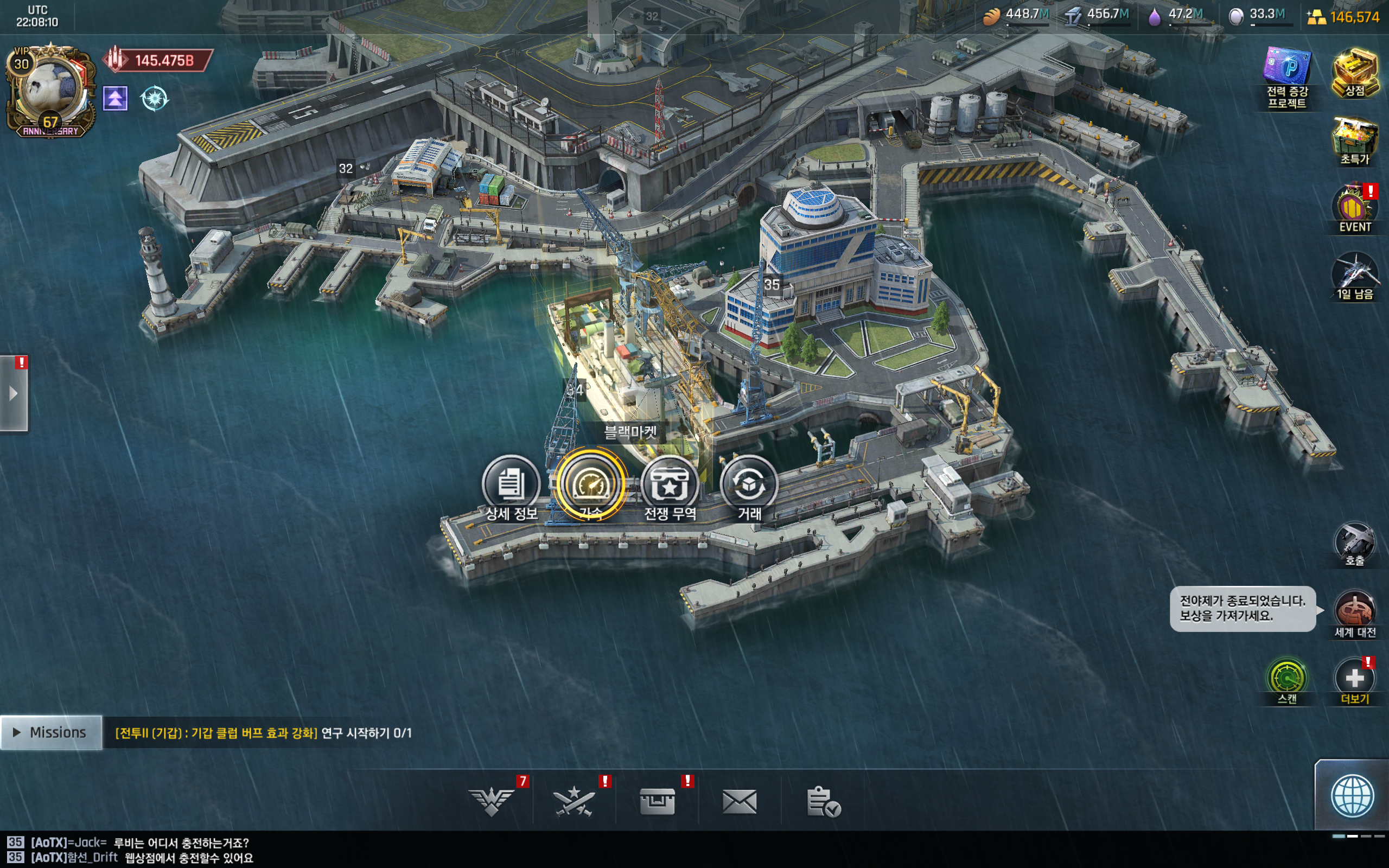Select the 거래 trade button

[748, 484]
